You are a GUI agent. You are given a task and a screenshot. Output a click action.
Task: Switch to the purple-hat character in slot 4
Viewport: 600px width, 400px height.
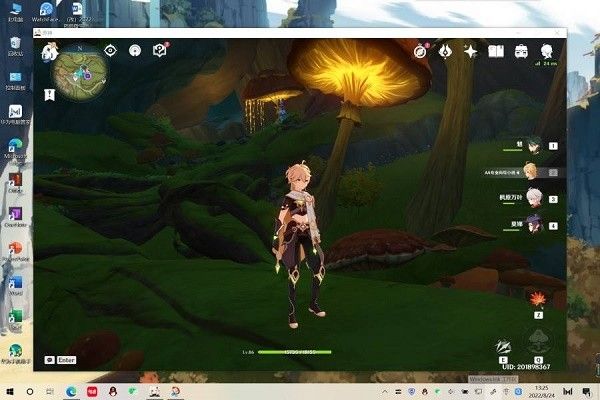pos(534,225)
